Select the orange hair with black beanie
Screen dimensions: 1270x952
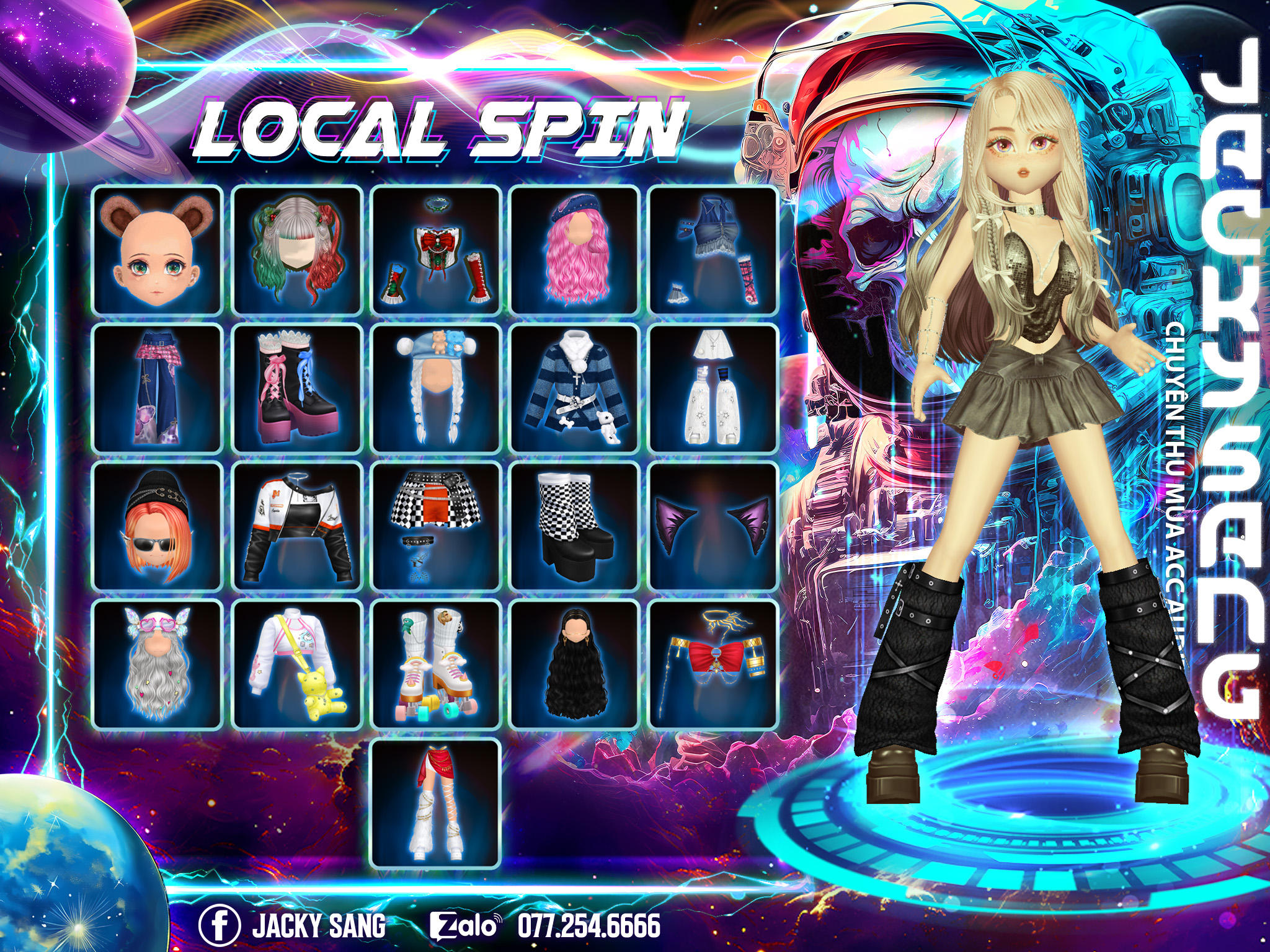157,526
